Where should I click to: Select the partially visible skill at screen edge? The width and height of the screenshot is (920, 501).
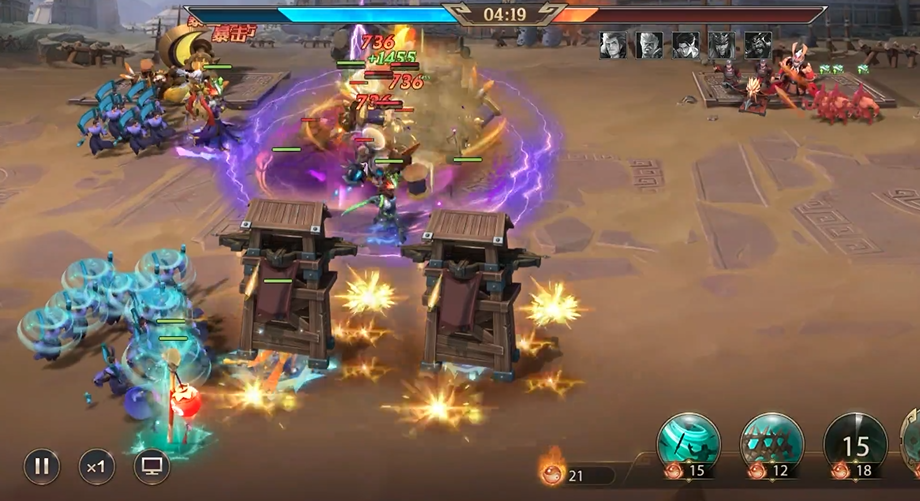click(912, 443)
